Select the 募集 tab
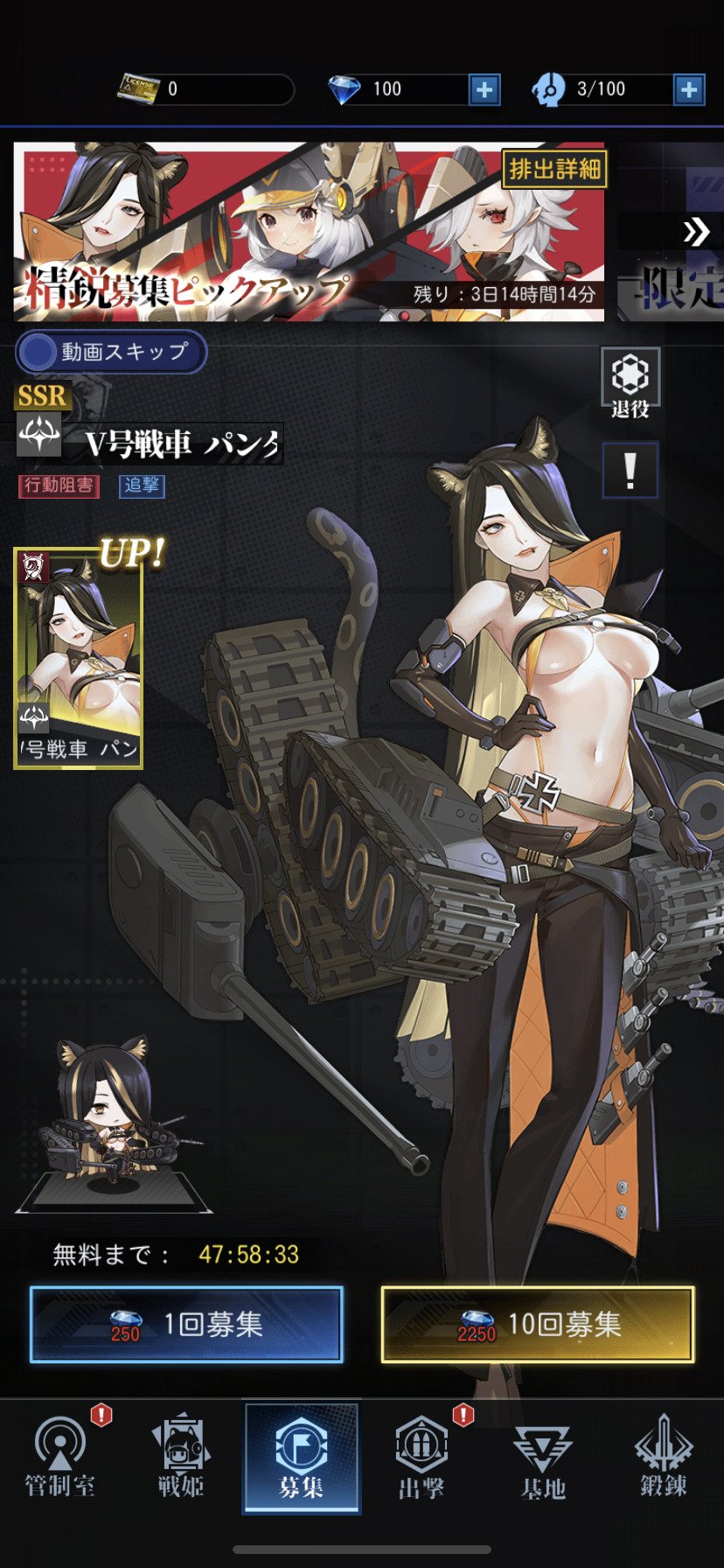The image size is (724, 1568). point(302,1458)
